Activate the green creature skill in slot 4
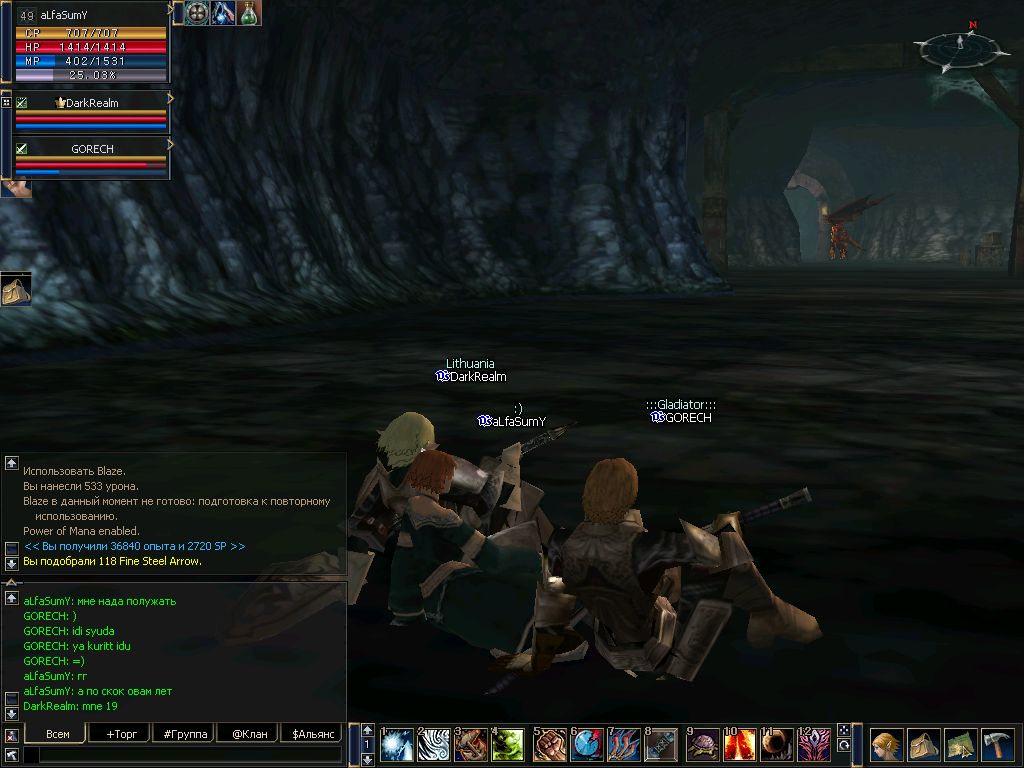The width and height of the screenshot is (1024, 768). [x=508, y=745]
